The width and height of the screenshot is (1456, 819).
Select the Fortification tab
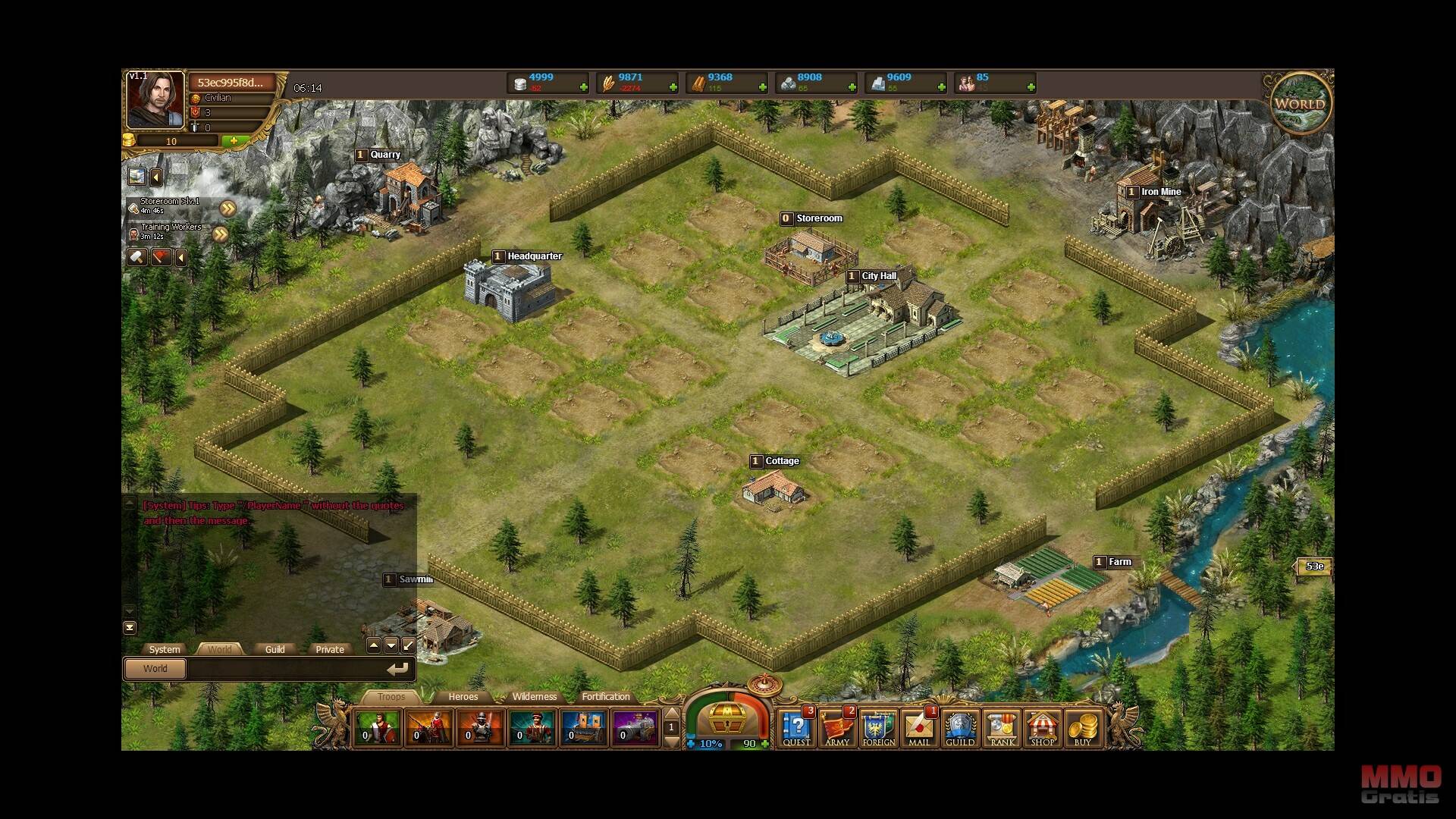605,697
